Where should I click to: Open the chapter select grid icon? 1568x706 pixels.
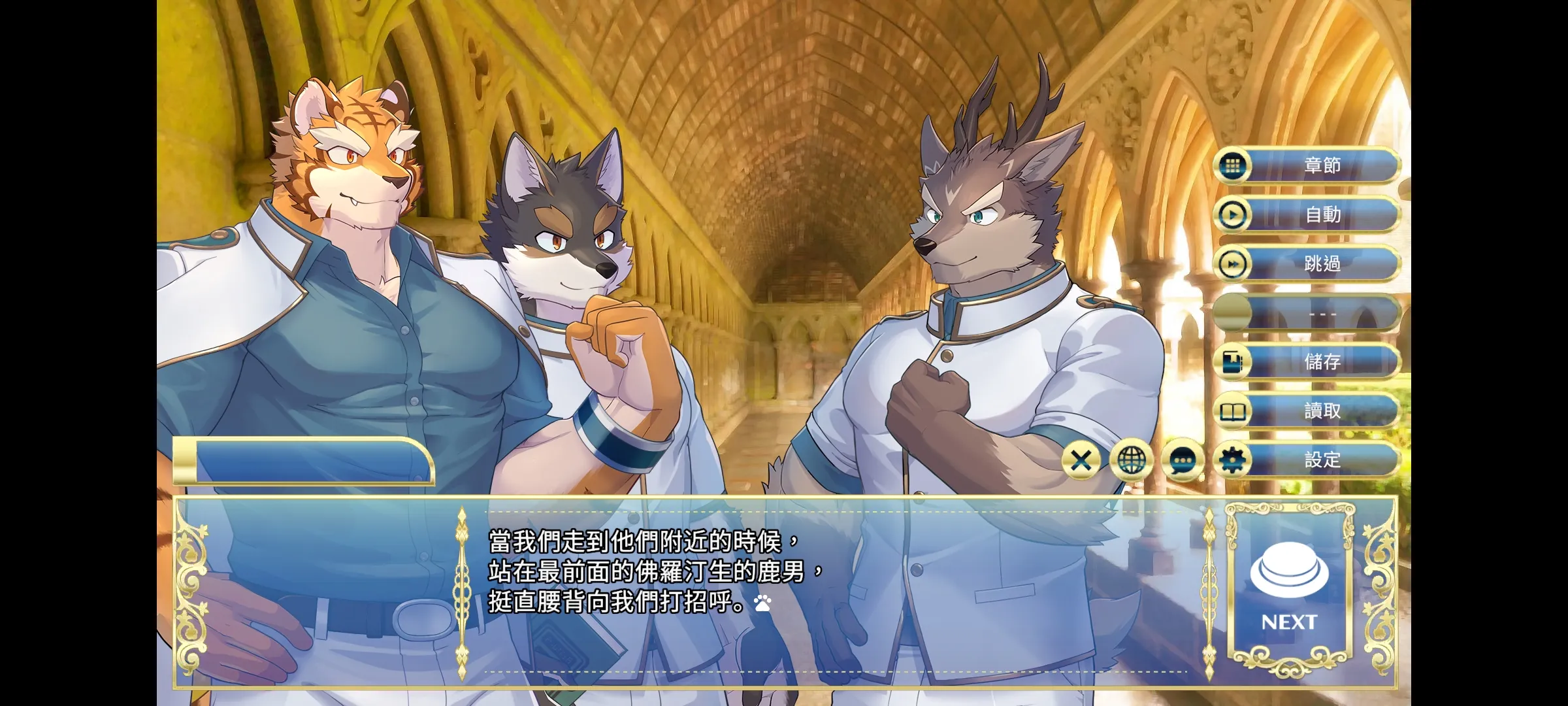click(x=1233, y=167)
